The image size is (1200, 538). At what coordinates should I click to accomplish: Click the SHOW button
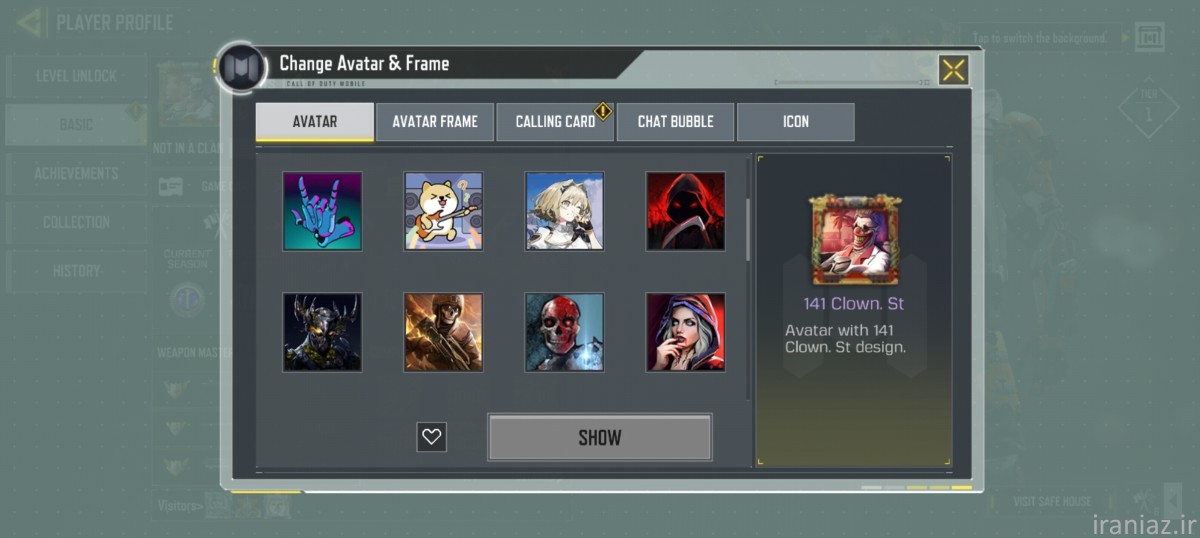[x=600, y=437]
